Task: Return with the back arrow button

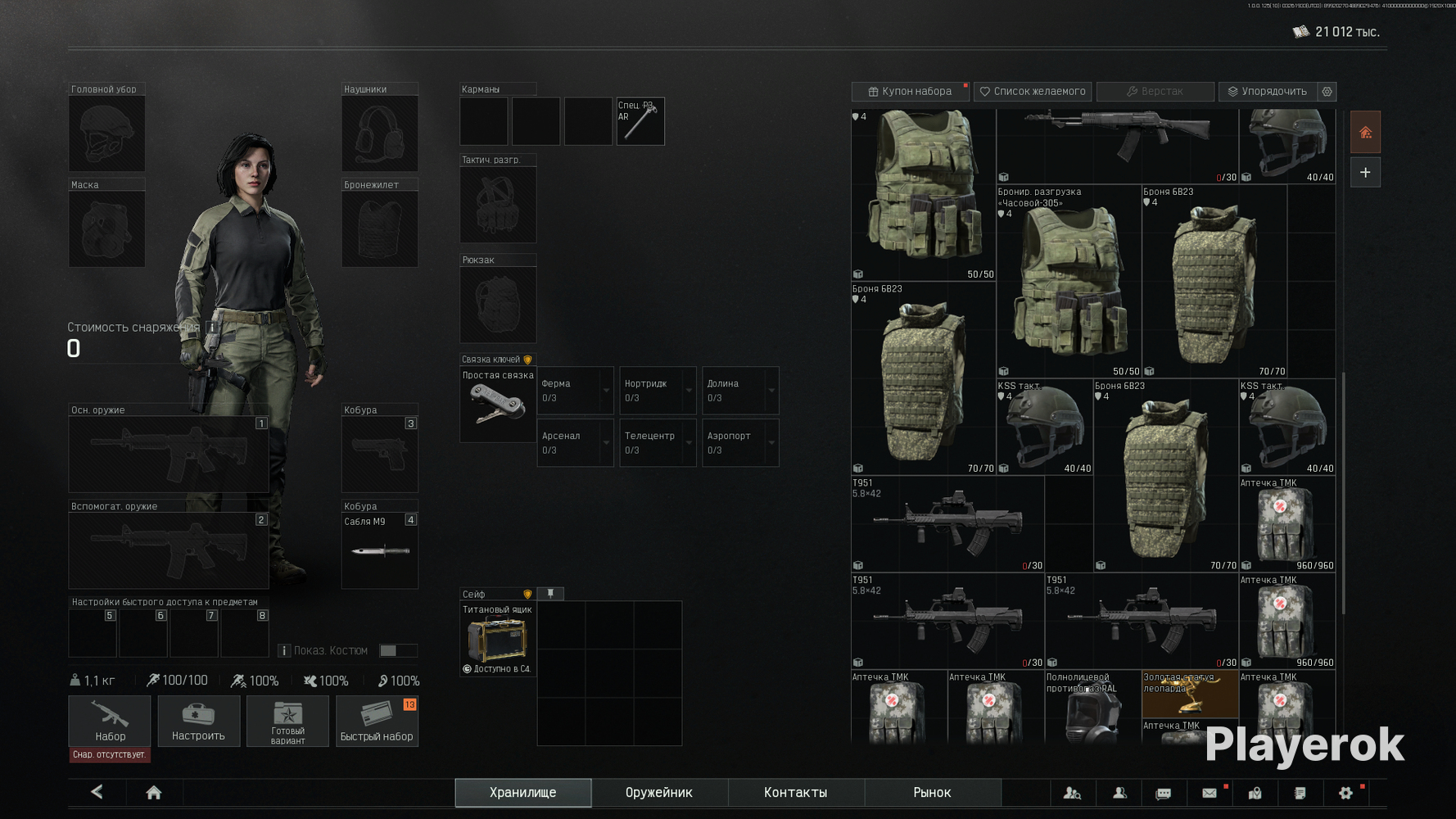Action: point(97,792)
